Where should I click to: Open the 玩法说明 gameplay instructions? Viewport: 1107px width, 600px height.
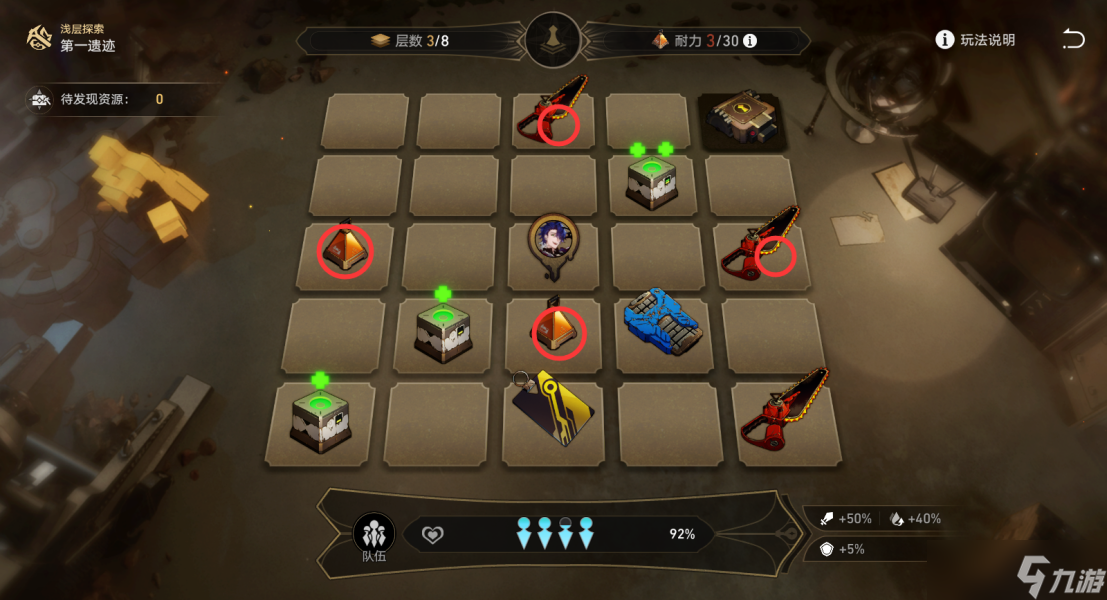tap(975, 40)
